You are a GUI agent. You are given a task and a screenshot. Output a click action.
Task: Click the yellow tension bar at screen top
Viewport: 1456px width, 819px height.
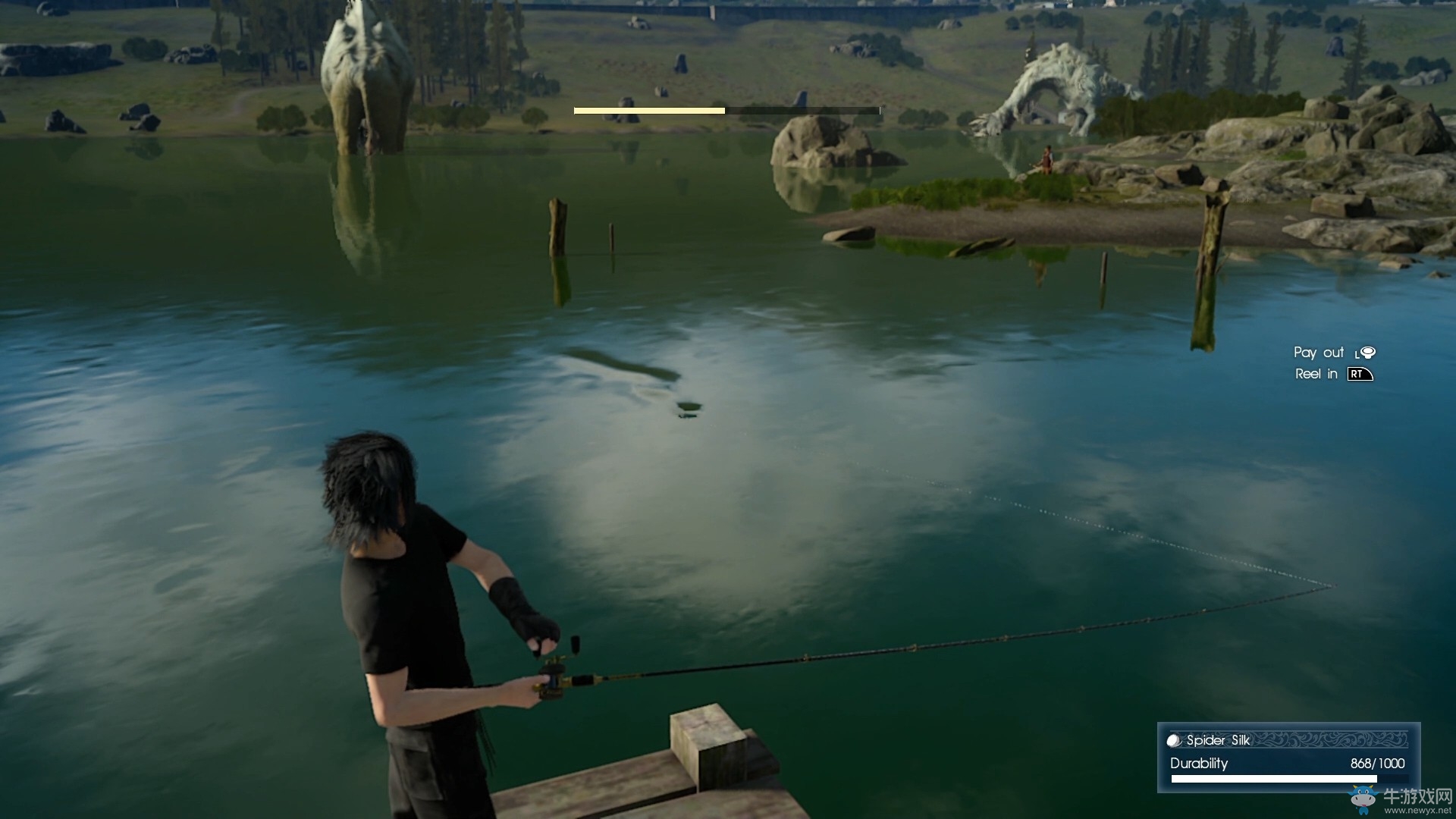[649, 110]
